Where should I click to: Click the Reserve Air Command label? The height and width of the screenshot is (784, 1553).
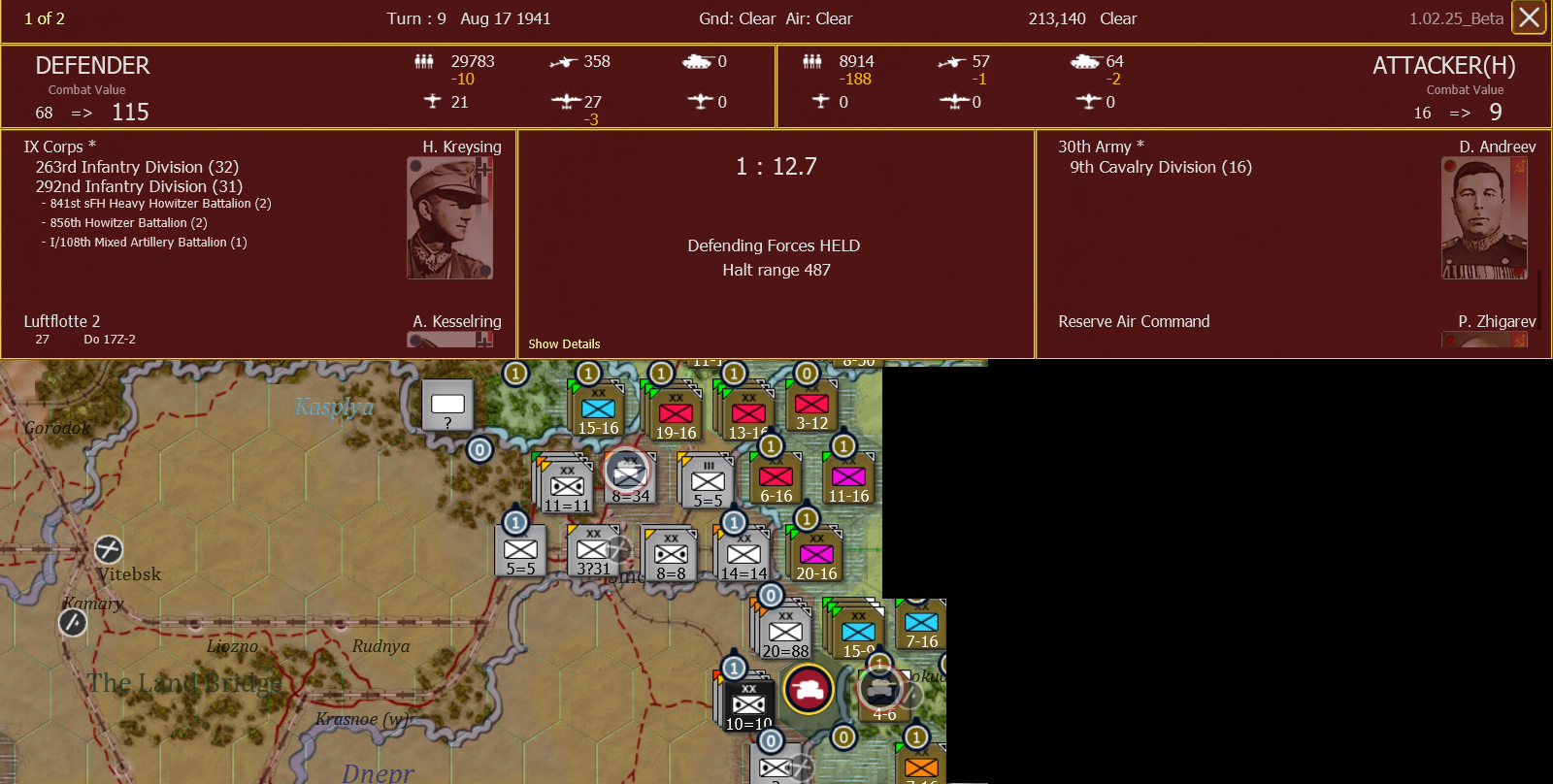pos(1133,321)
